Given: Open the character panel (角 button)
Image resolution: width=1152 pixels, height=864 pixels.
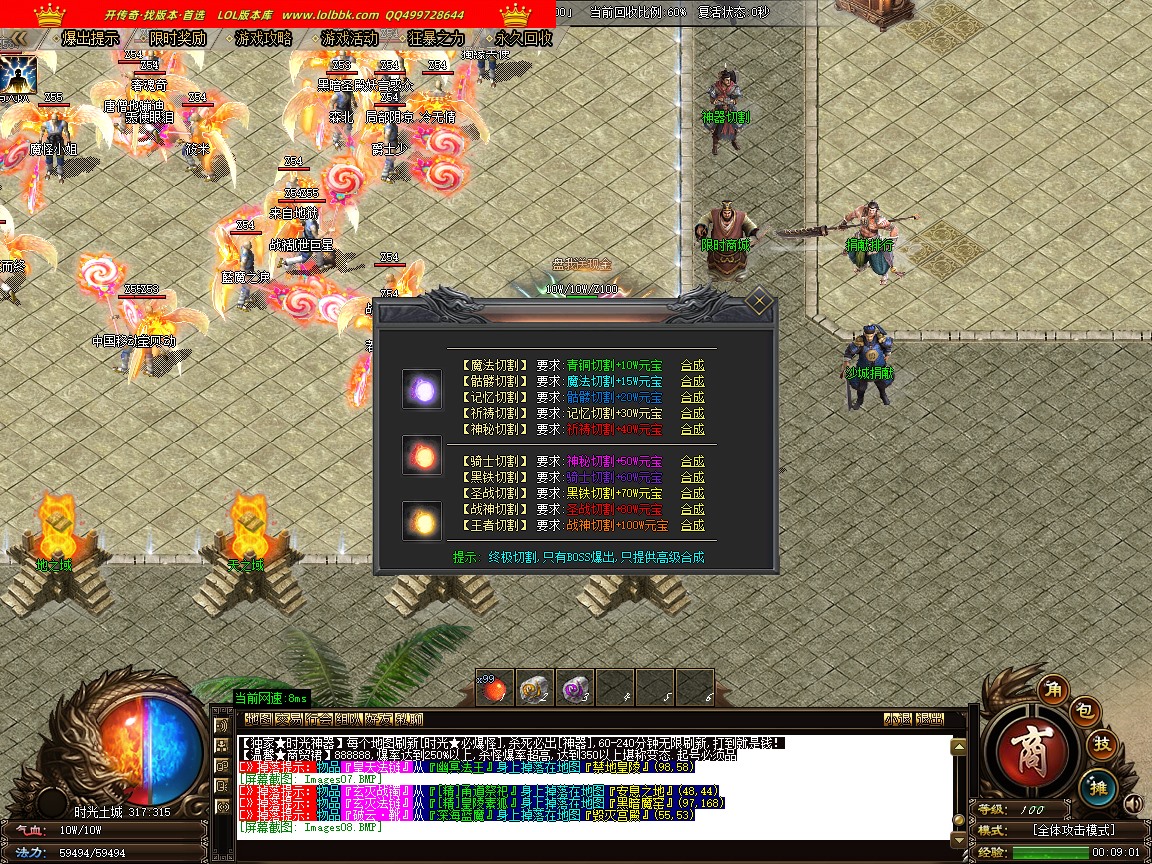Looking at the screenshot, I should [1053, 689].
